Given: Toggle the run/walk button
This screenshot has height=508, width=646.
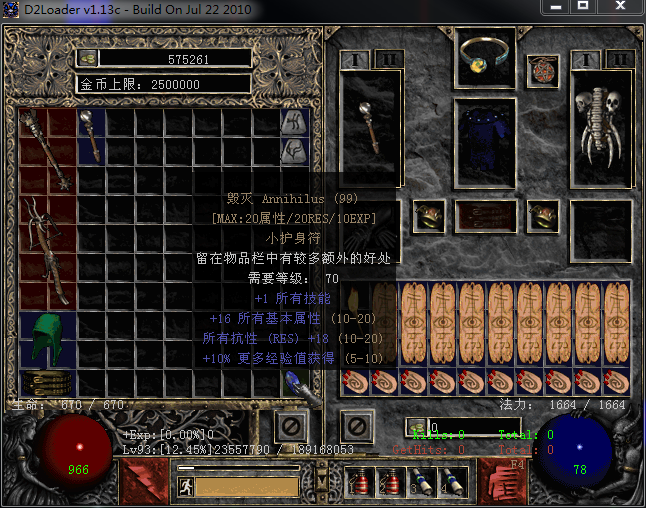Looking at the screenshot, I should point(184,487).
